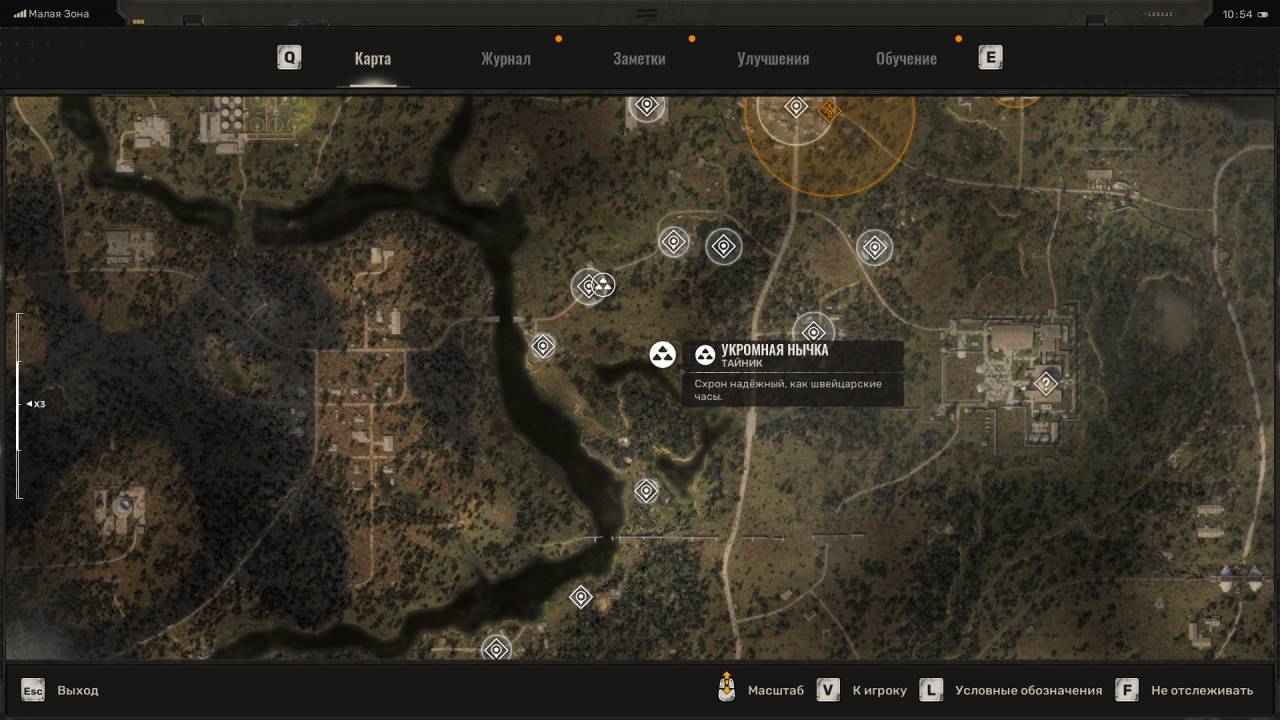Viewport: 1280px width, 720px height.
Task: Open the Заметки tab
Action: [x=639, y=58]
